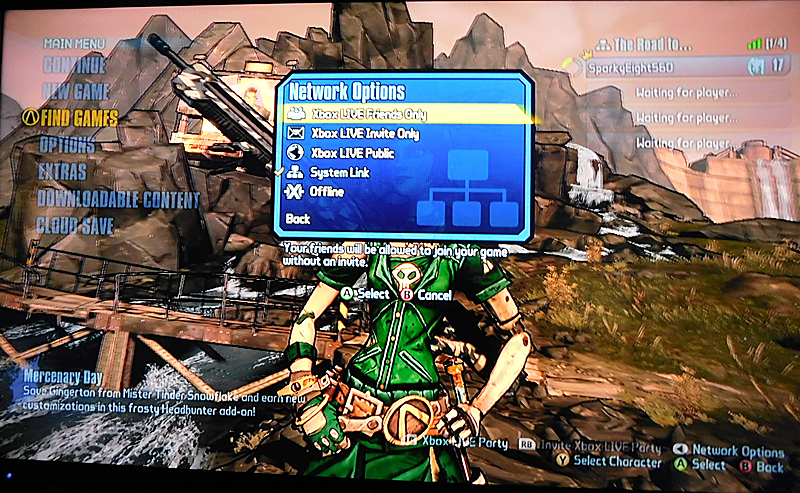The image size is (800, 493).
Task: Switch to System Link mode
Action: click(341, 173)
